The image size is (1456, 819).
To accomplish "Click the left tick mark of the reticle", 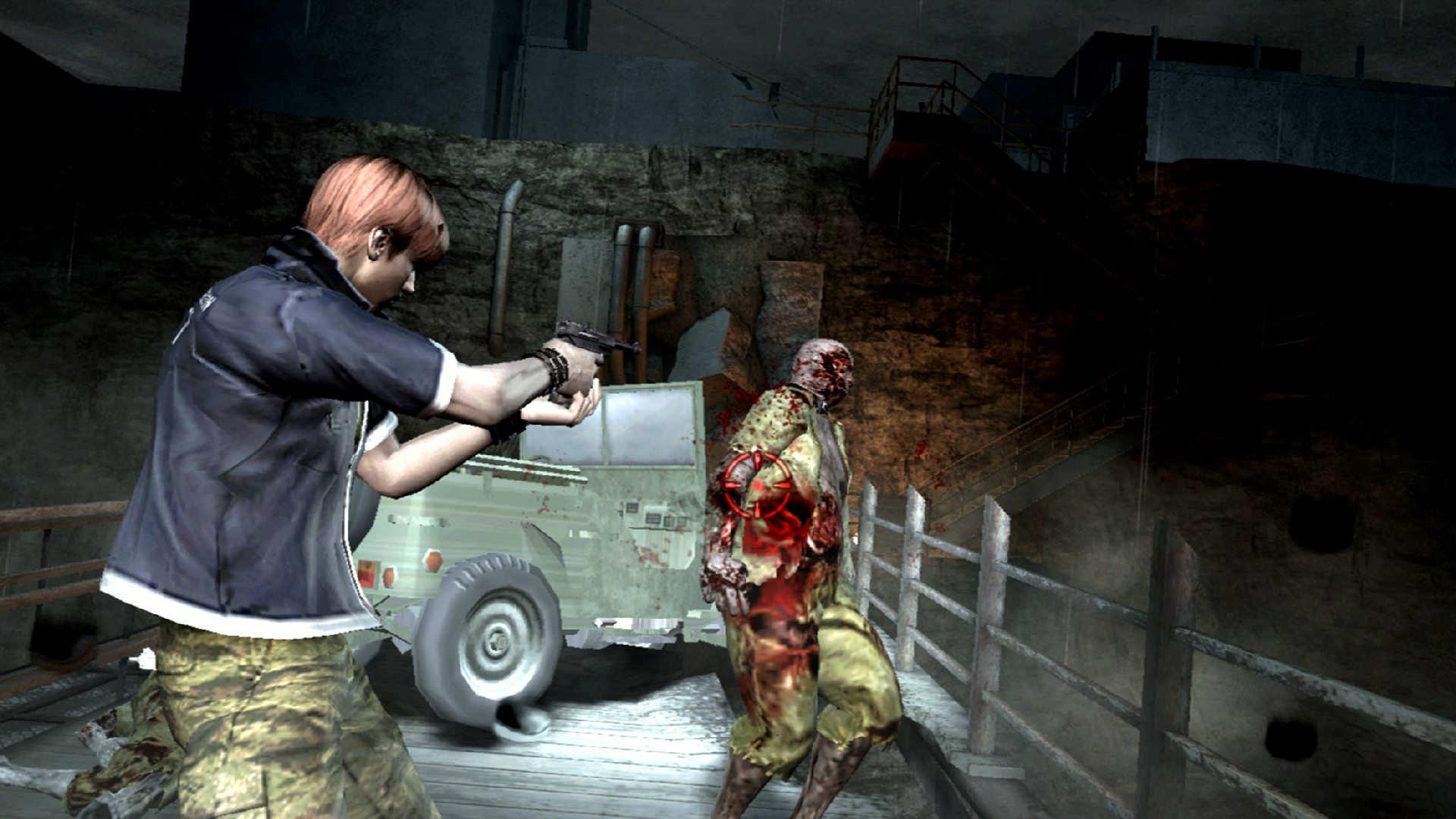I will 732,485.
